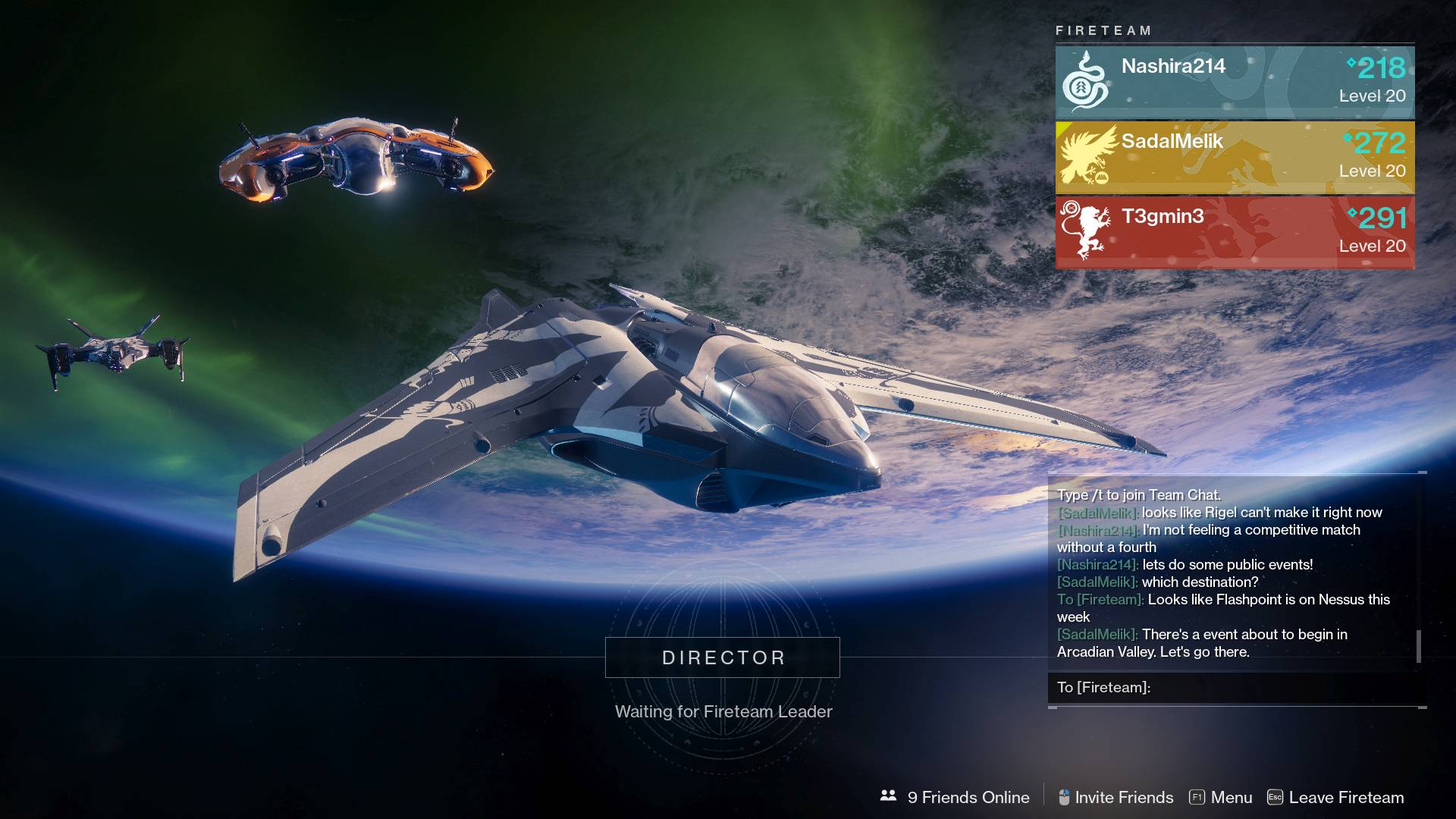Leave Fireteam

click(1336, 797)
